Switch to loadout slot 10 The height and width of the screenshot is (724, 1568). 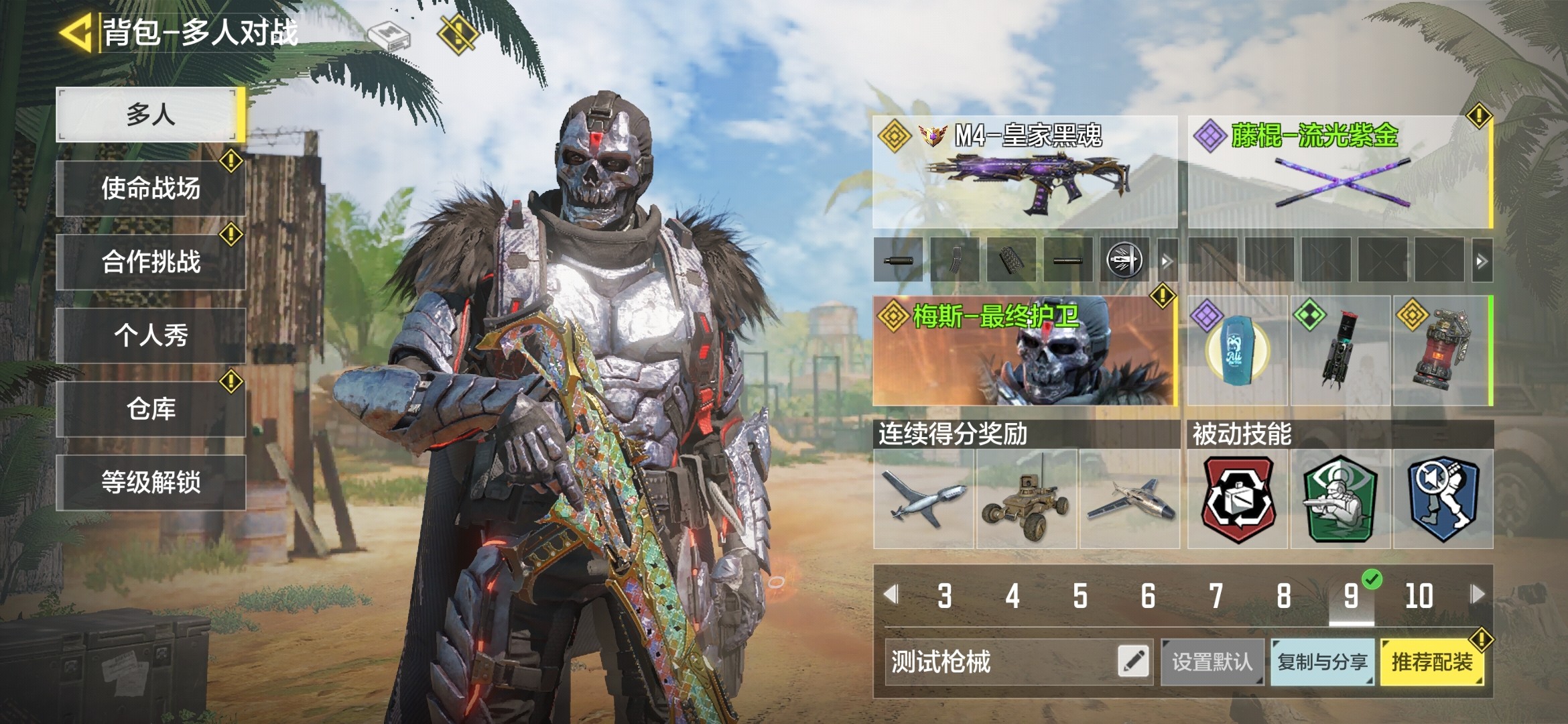[1419, 596]
